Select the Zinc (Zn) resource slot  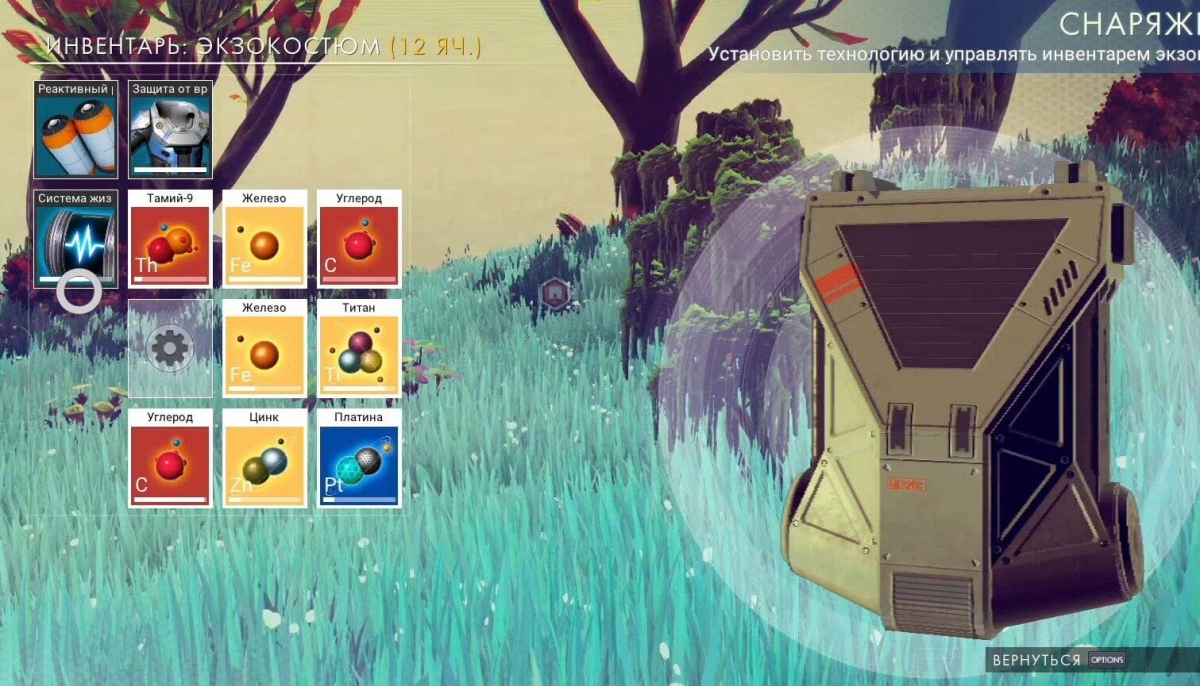(264, 458)
